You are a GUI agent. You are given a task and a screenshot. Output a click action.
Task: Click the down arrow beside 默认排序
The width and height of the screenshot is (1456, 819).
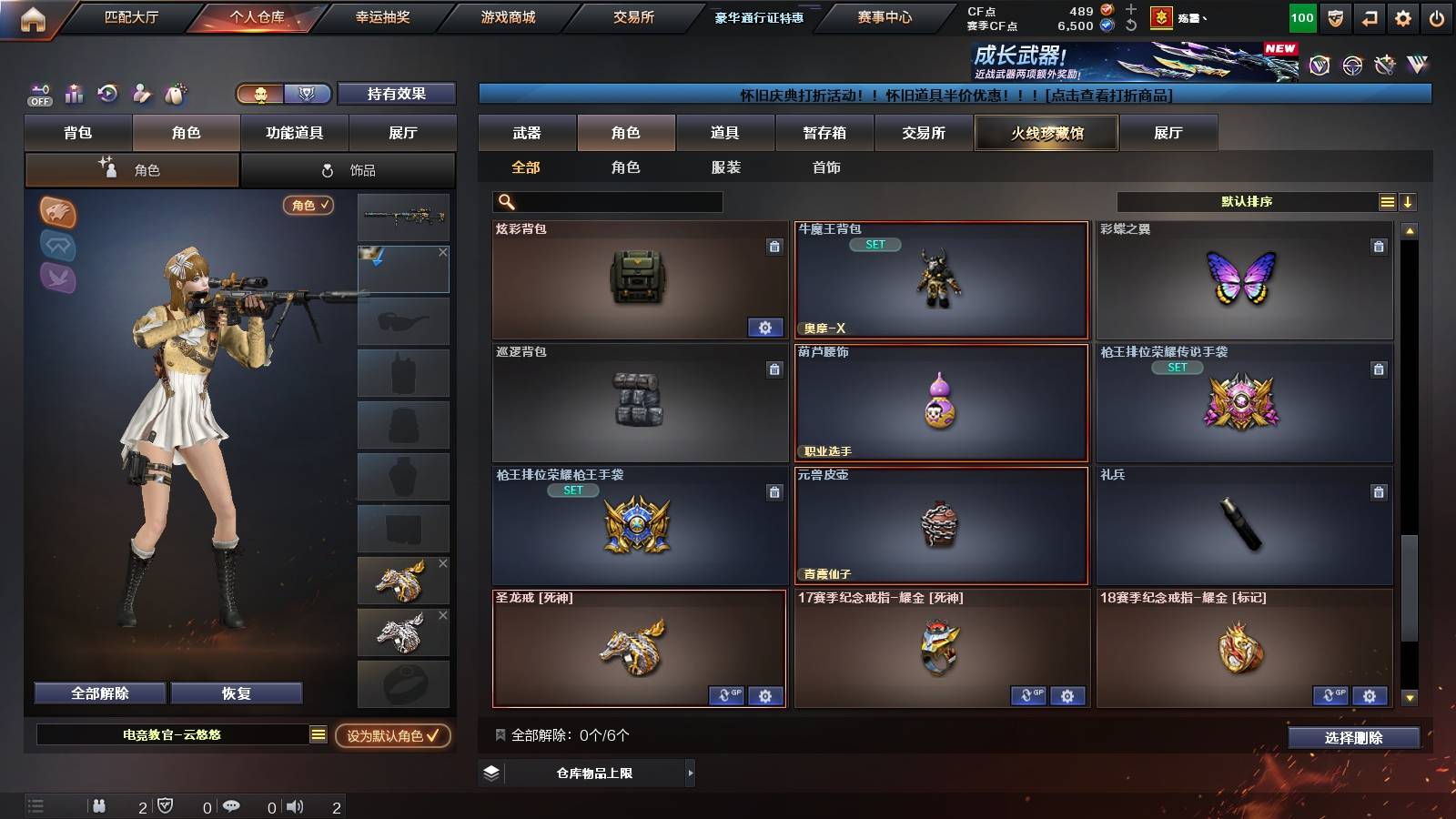[x=1409, y=200]
